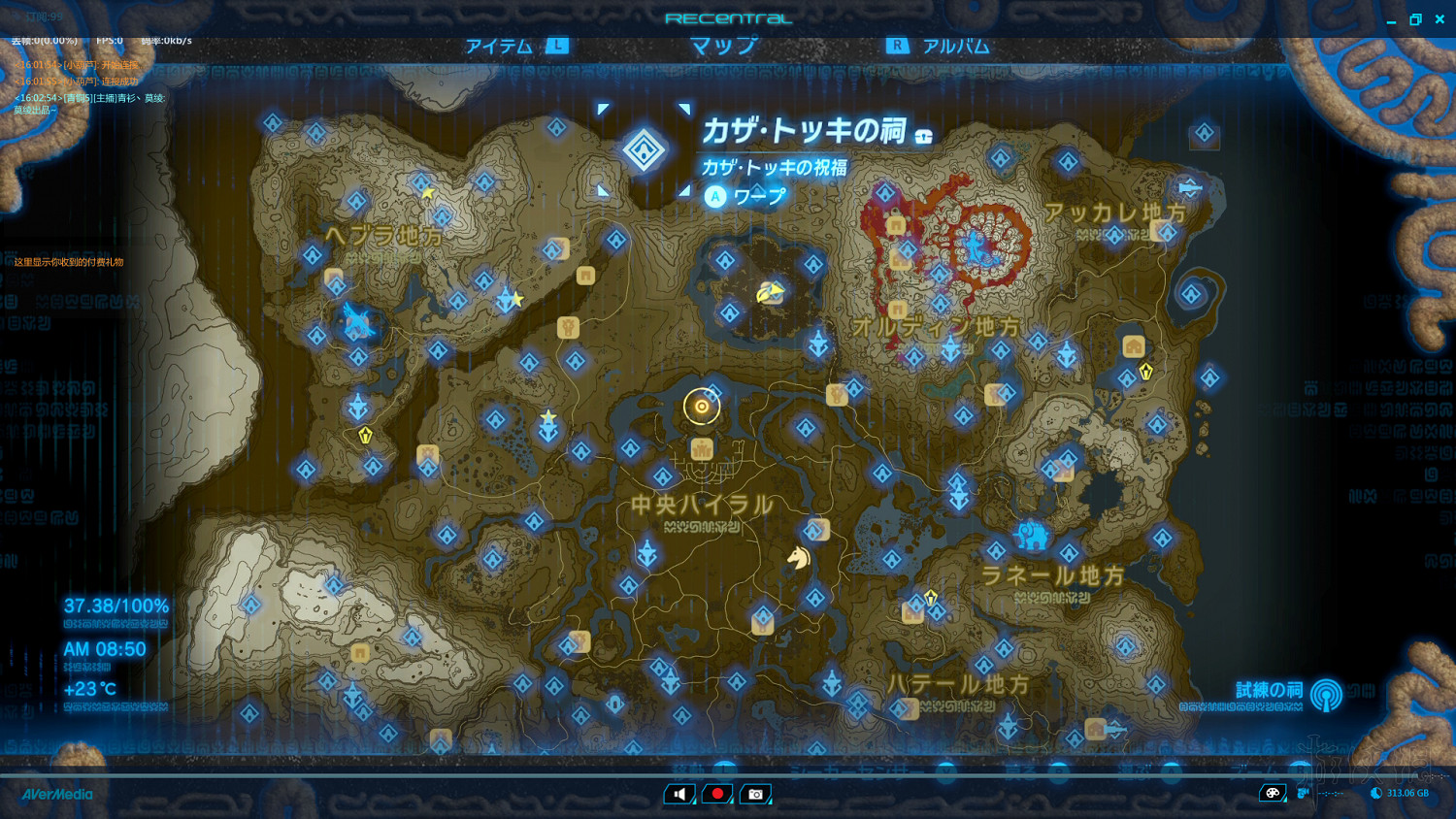Click the network signal icon in the tray area
This screenshot has height=819, width=1456.
click(x=1330, y=793)
